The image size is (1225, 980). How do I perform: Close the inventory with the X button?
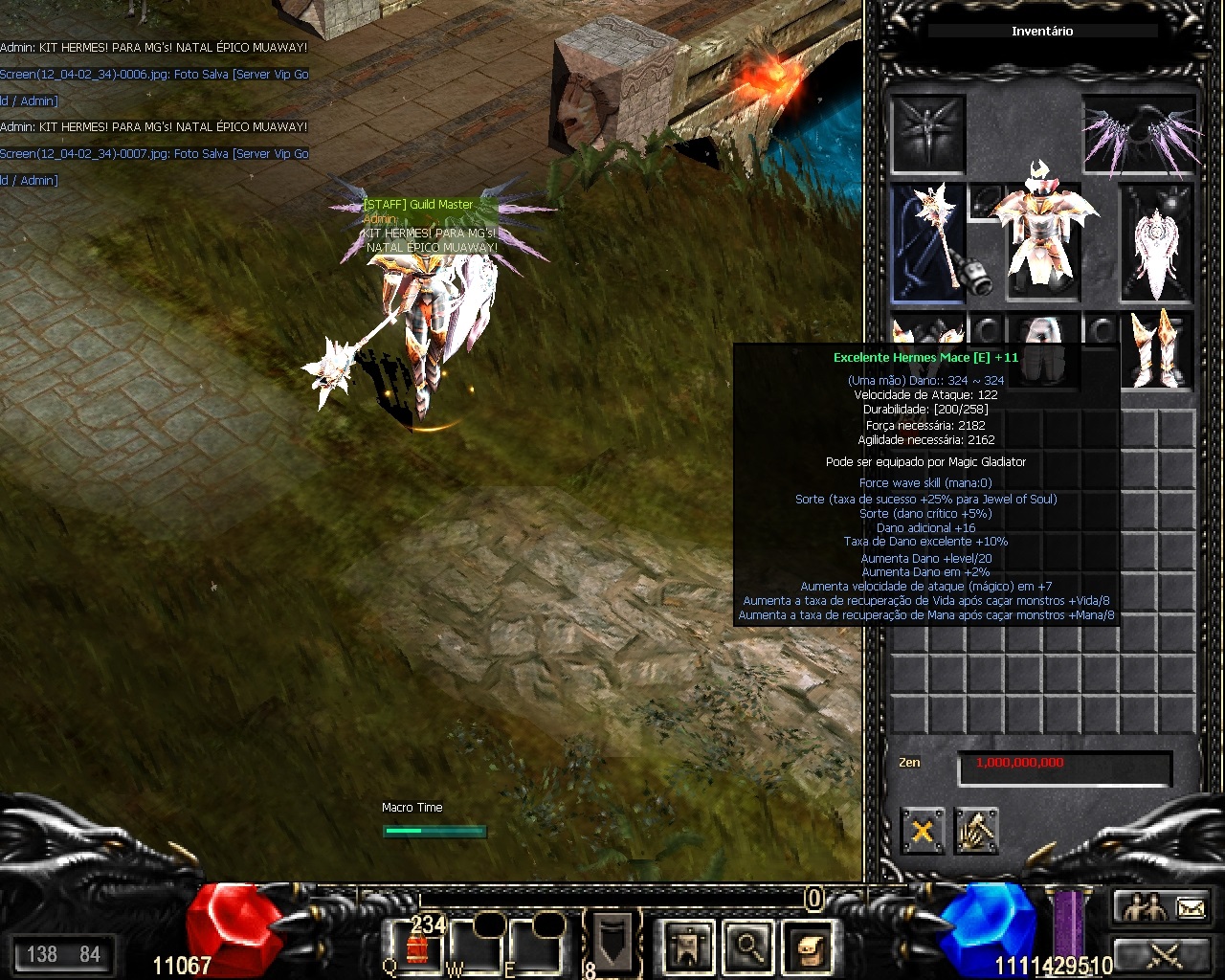[922, 831]
